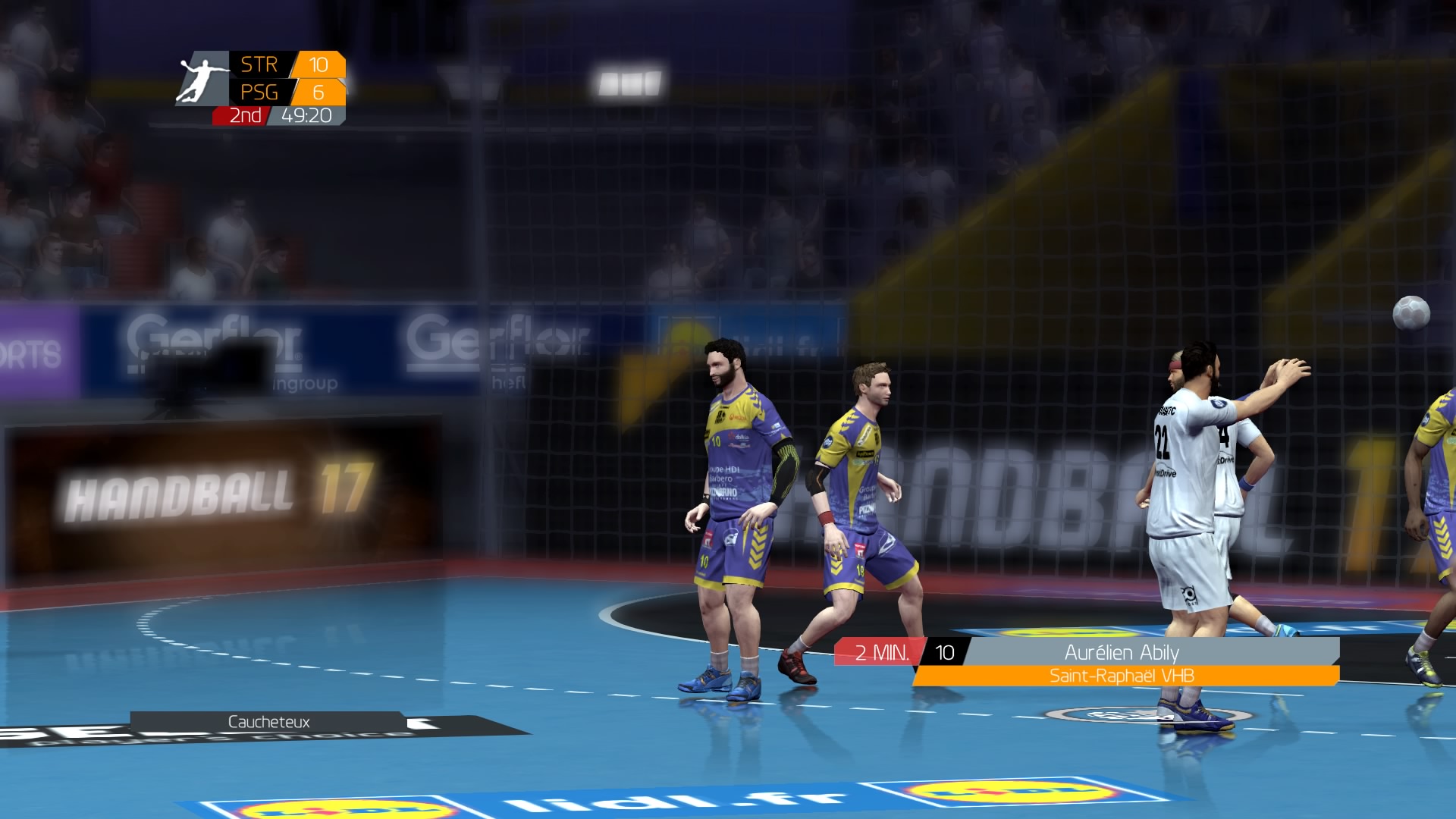Click the red 2 MIN. penalty badge
This screenshot has height=819, width=1456.
(882, 651)
